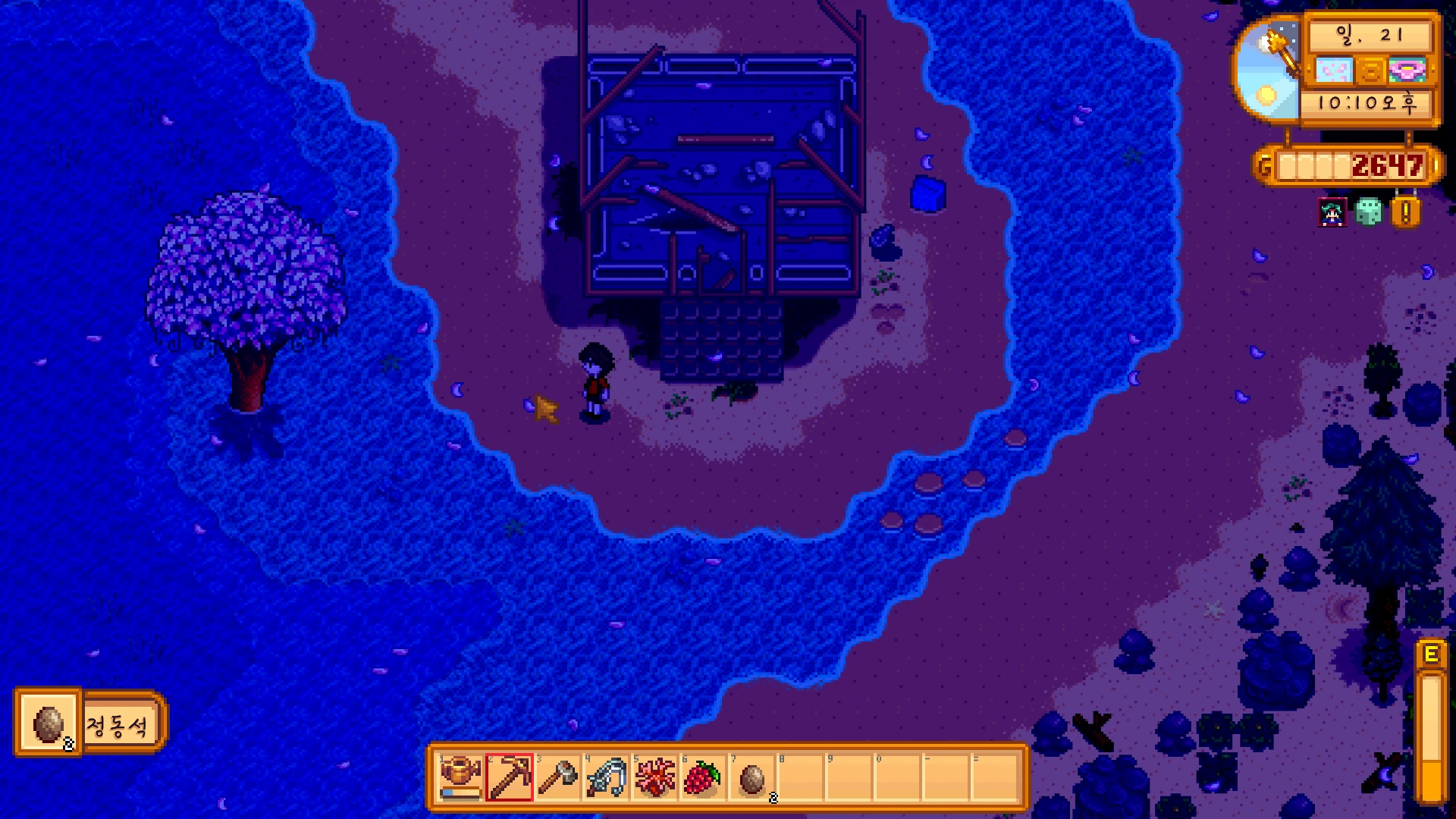The image size is (1456, 819).
Task: Open the journal via the exclamation icon
Action: [1405, 212]
